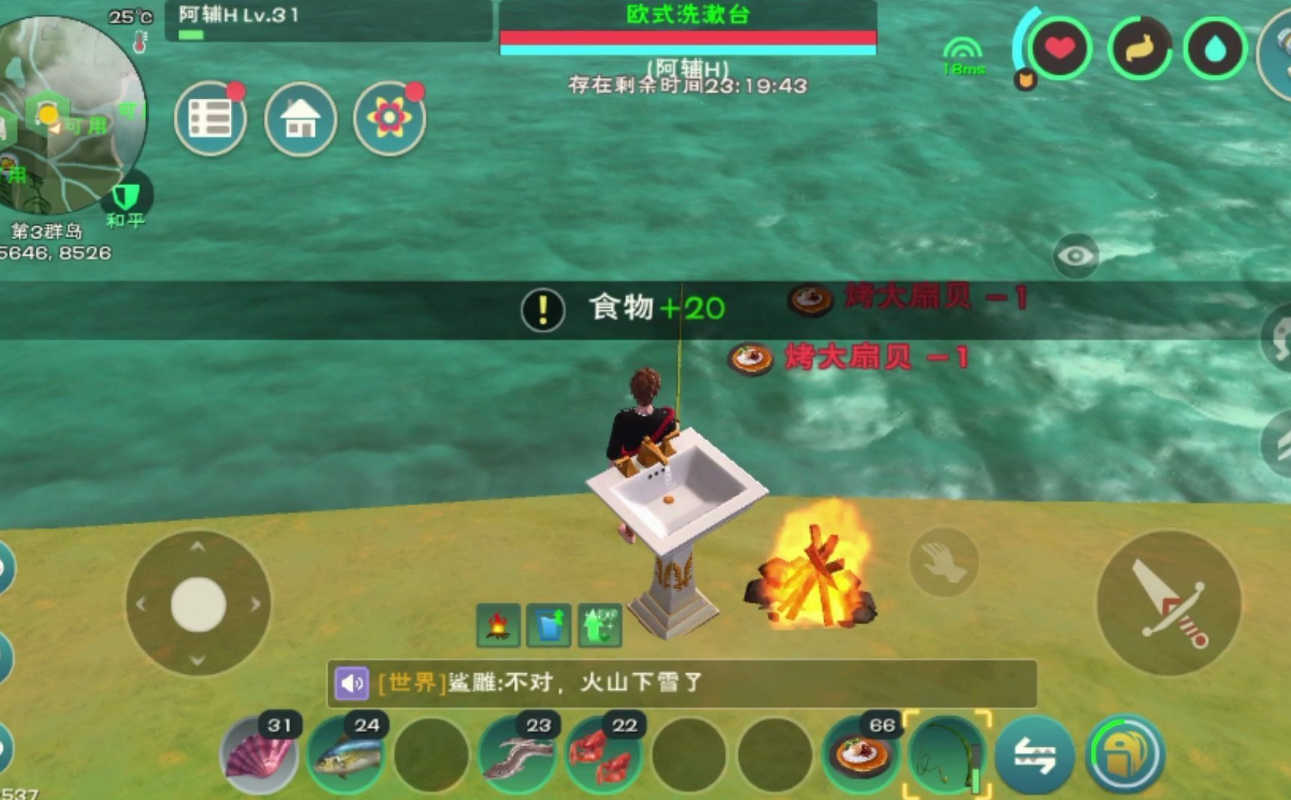Image resolution: width=1291 pixels, height=800 pixels.
Task: Tap the heart health indicator
Action: pyautogui.click(x=1060, y=45)
